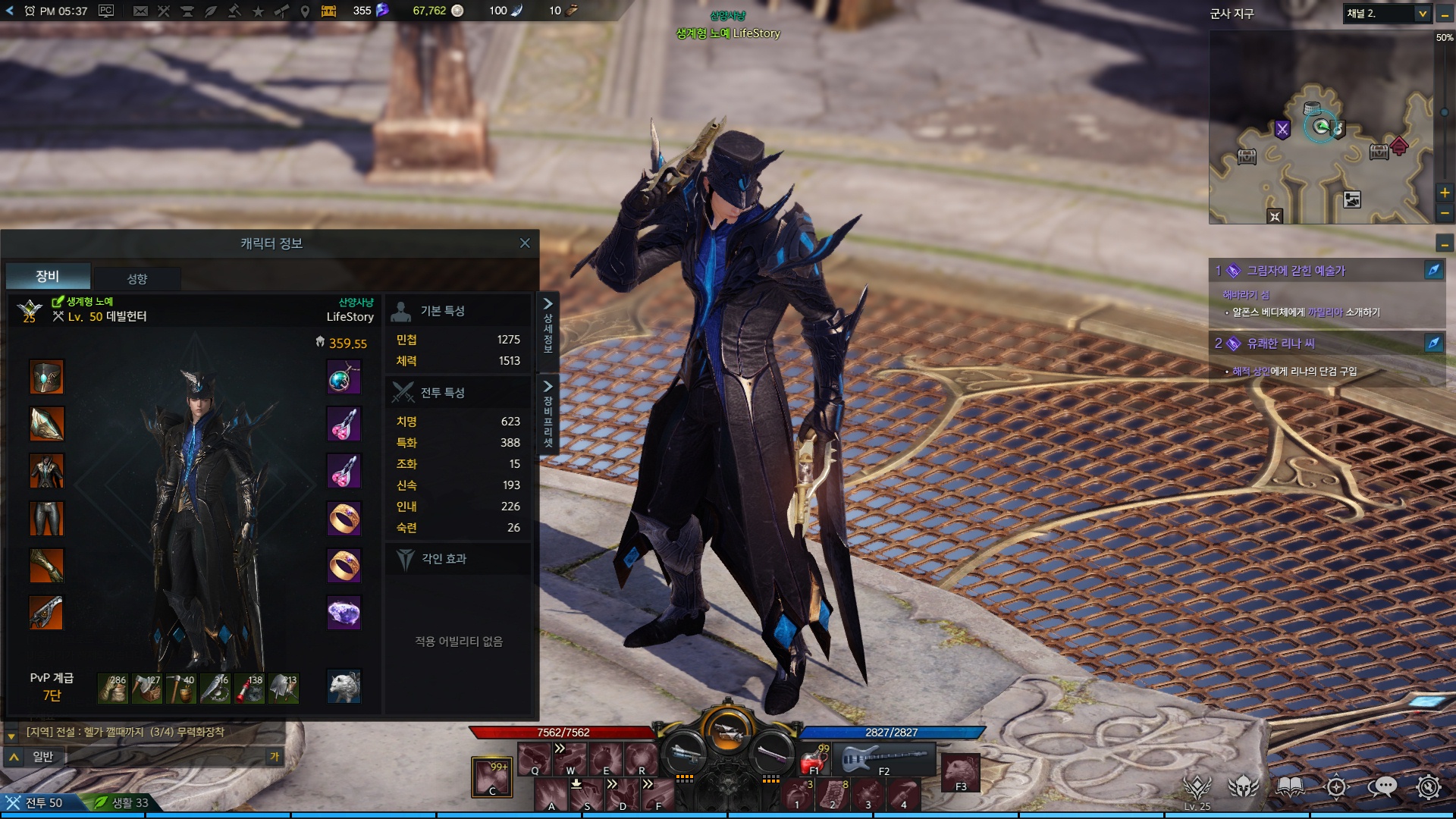Expand the 상세정보 detail panel

(548, 324)
